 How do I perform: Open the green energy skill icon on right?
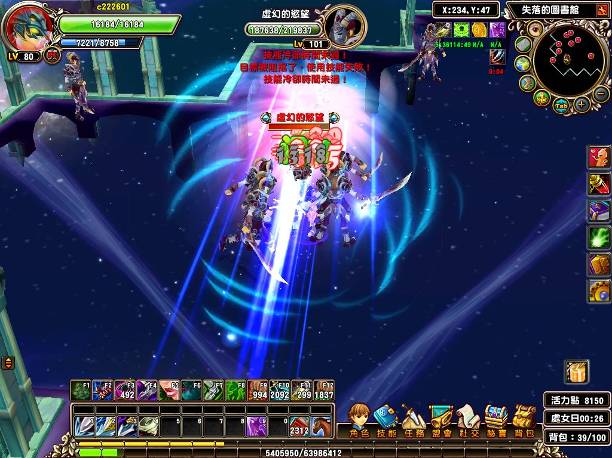[599, 237]
